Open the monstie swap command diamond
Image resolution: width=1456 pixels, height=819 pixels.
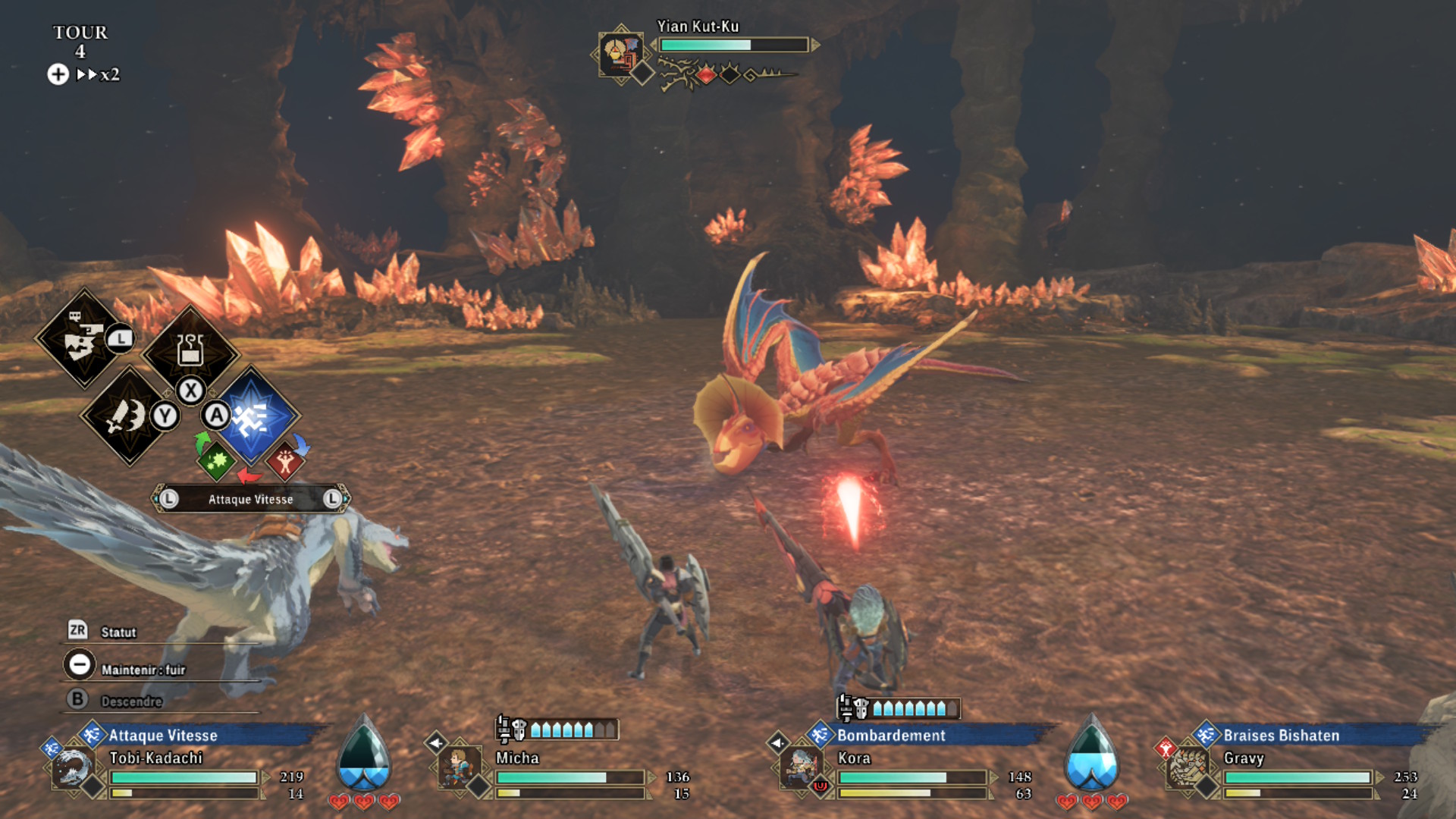(83, 339)
